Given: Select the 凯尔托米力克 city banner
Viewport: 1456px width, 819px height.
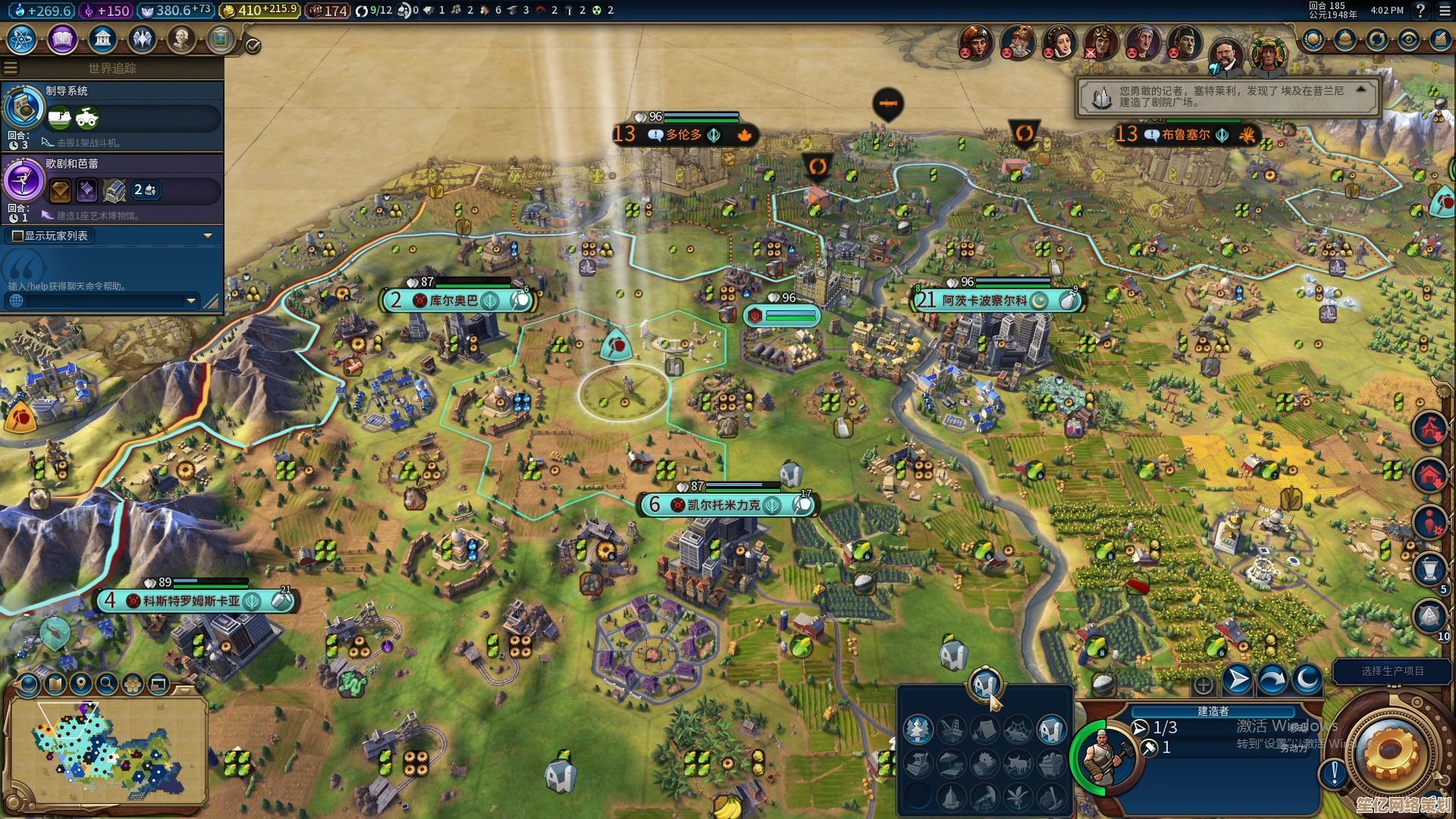Looking at the screenshot, I should (723, 505).
